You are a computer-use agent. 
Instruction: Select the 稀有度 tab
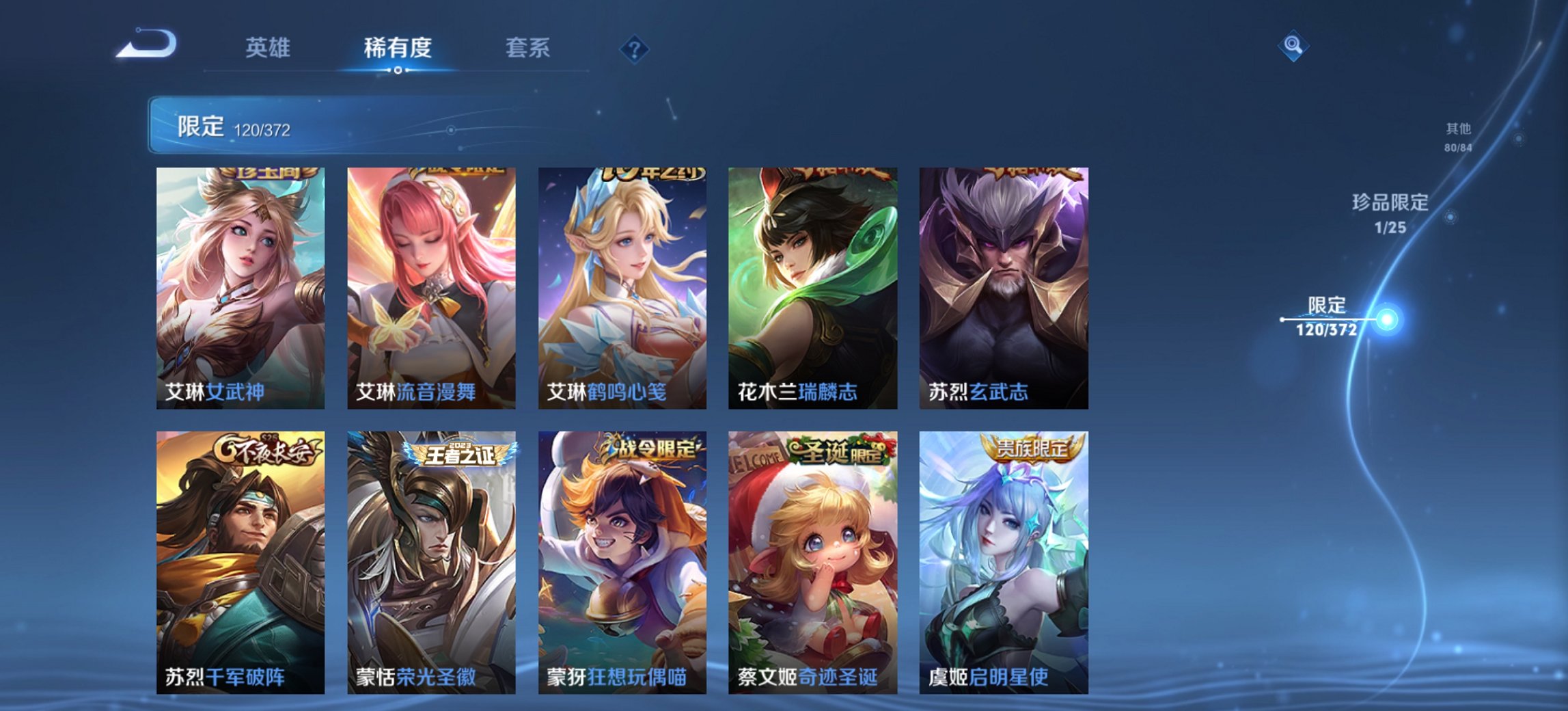pyautogui.click(x=399, y=48)
